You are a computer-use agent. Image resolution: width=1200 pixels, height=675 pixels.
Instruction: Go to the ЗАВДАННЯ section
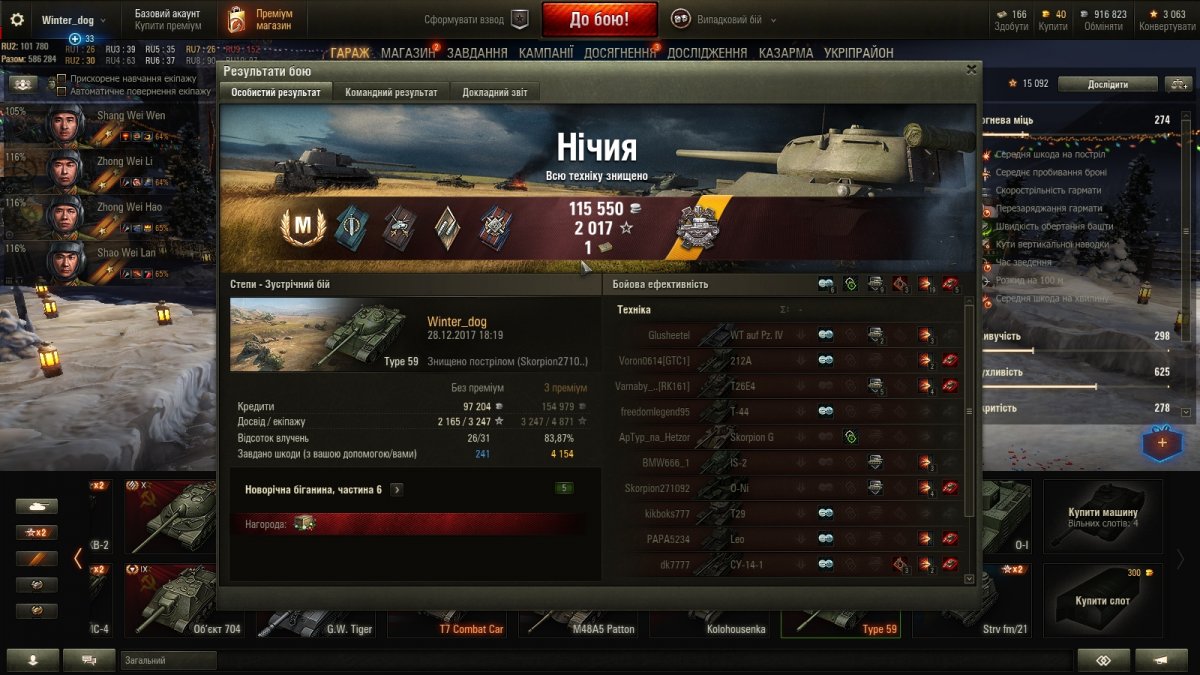click(x=477, y=53)
